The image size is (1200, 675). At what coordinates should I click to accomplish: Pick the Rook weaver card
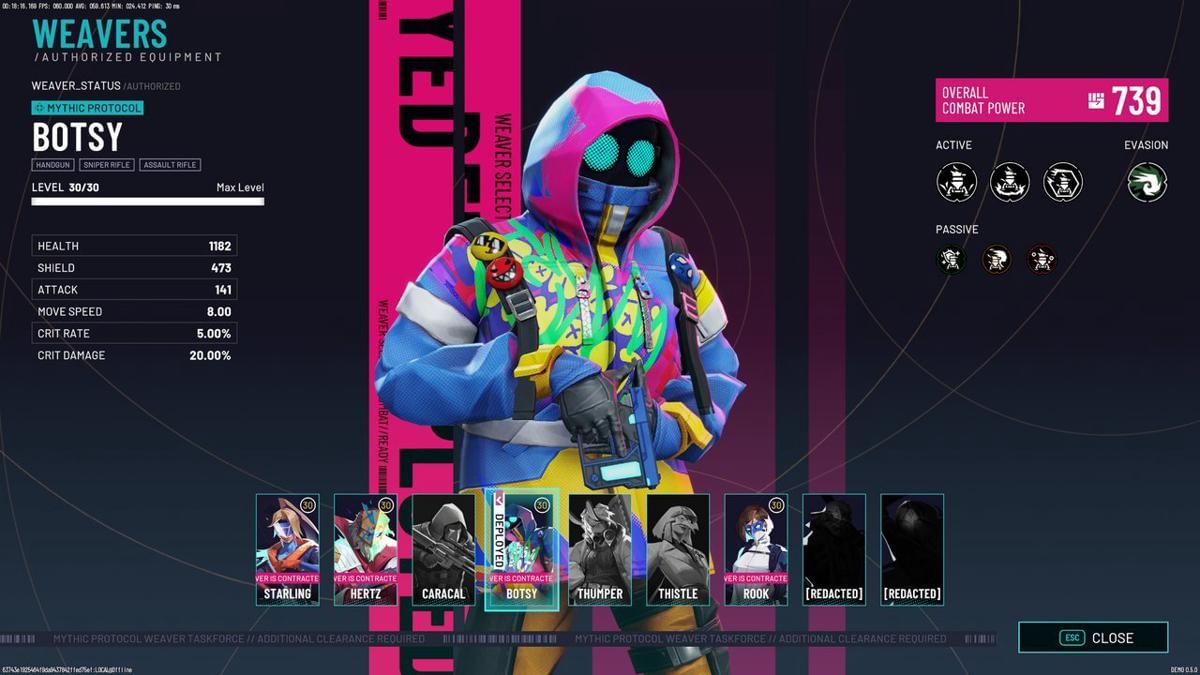pos(756,550)
